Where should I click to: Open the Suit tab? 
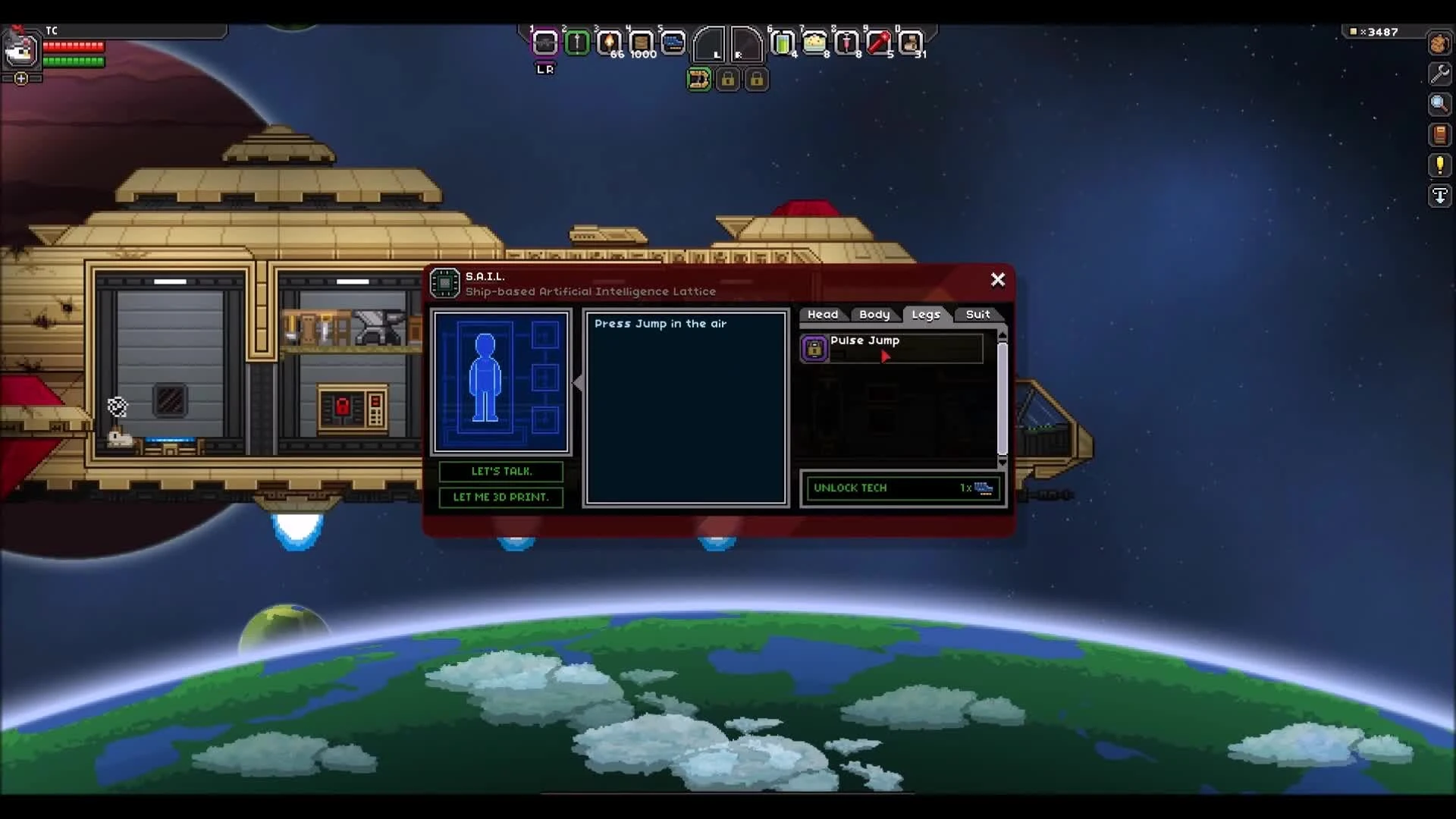coord(978,314)
